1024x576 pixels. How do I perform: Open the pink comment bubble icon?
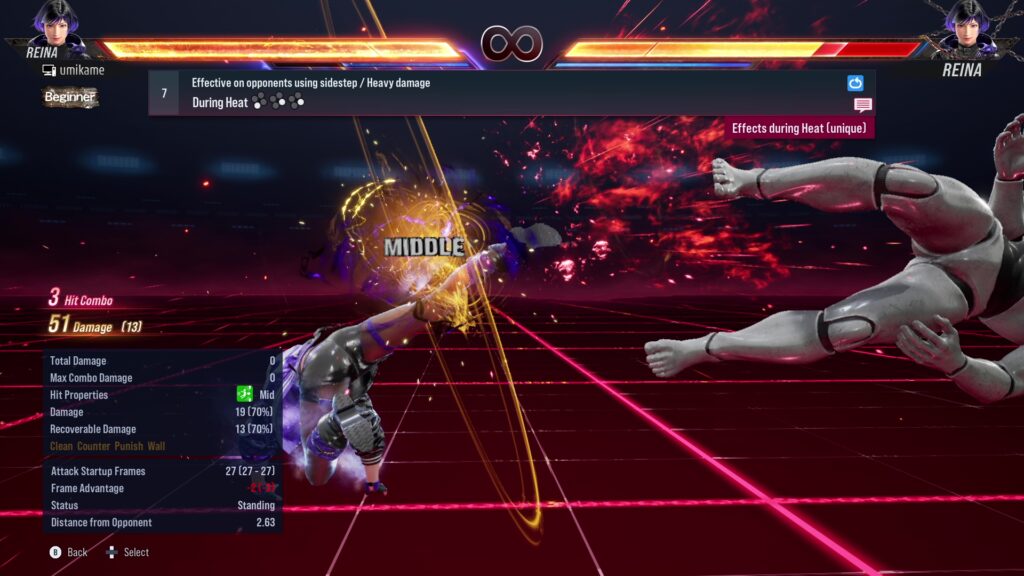862,105
